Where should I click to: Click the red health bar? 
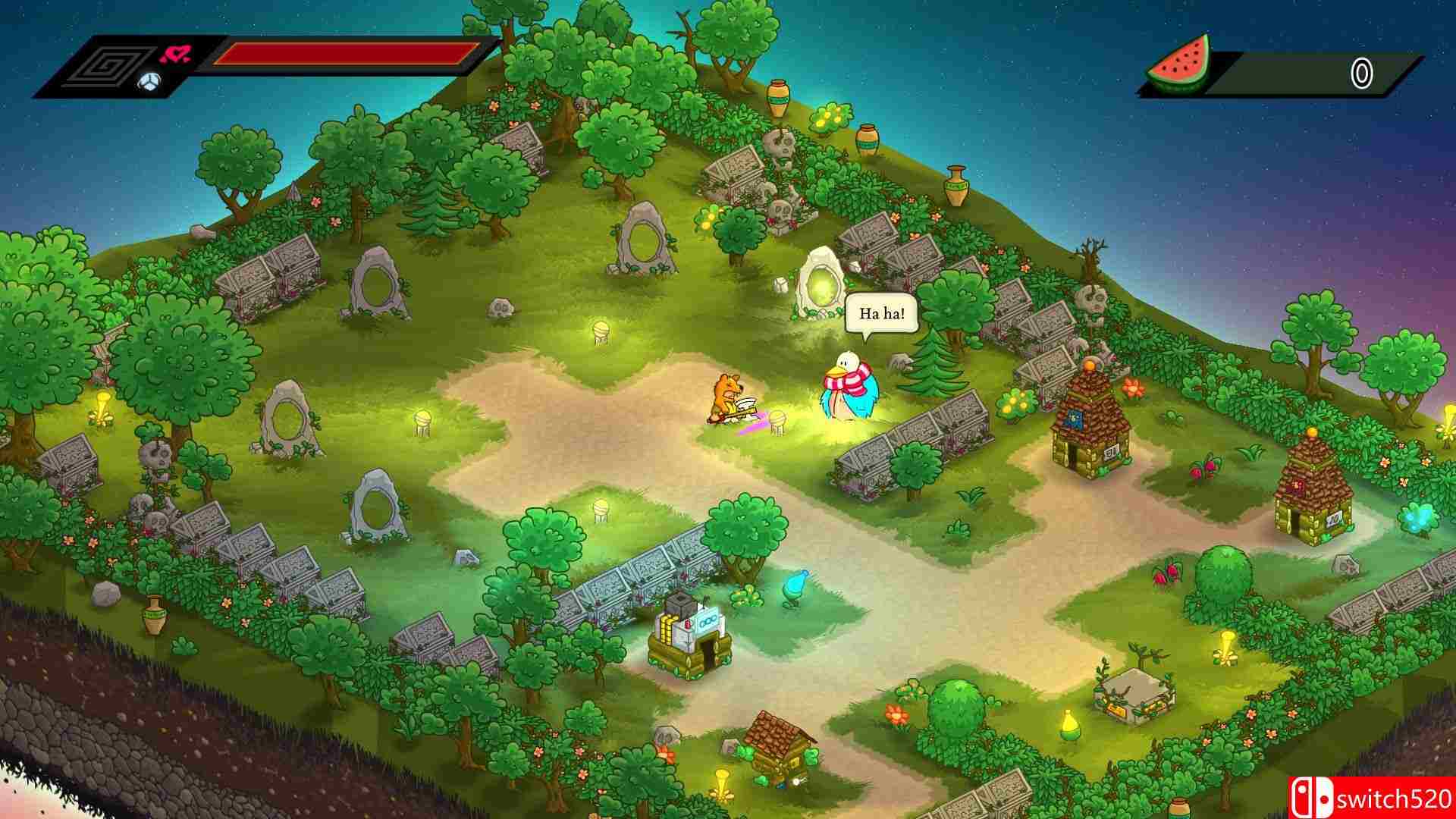(x=345, y=53)
